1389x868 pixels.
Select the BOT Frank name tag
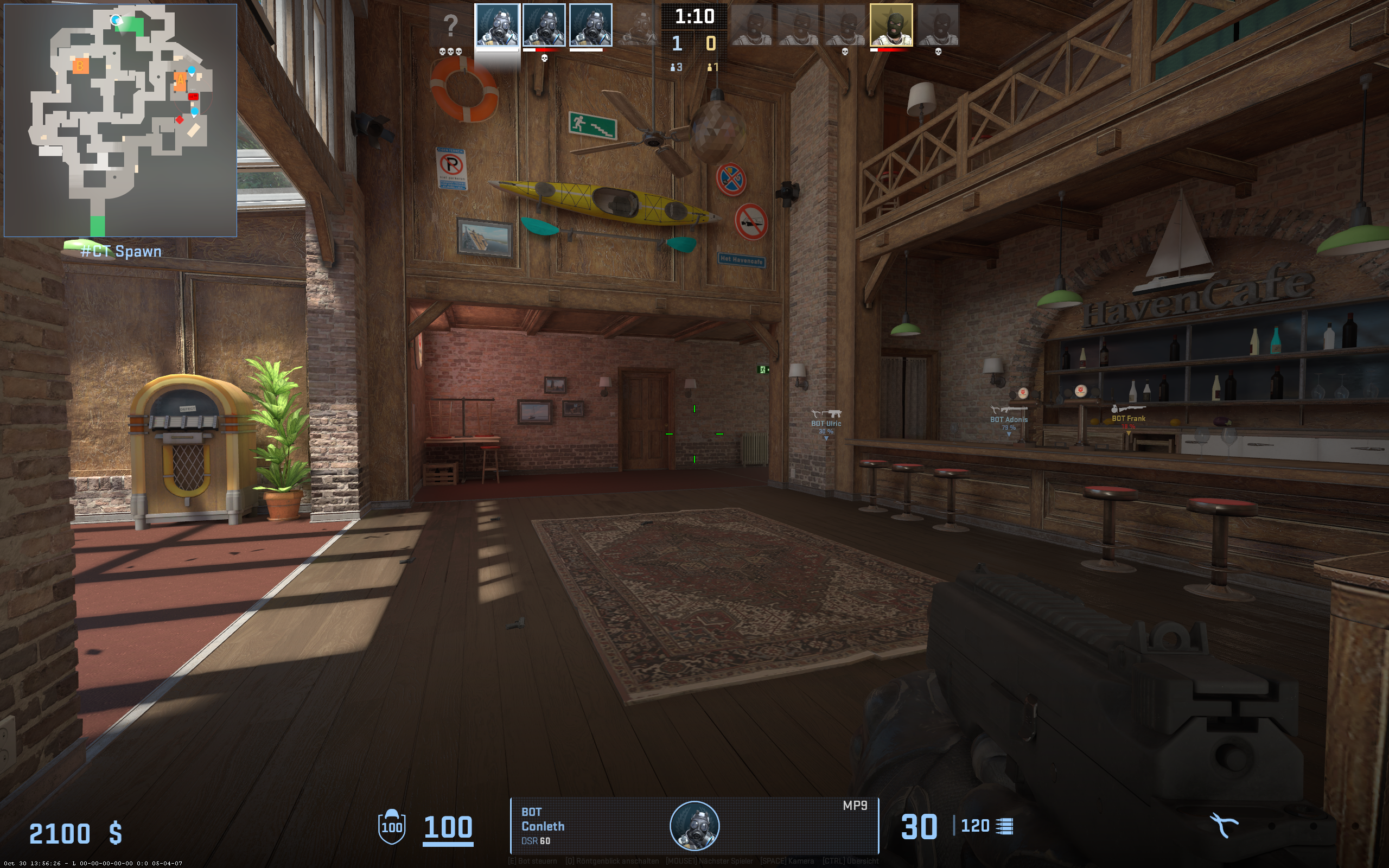point(1129,418)
